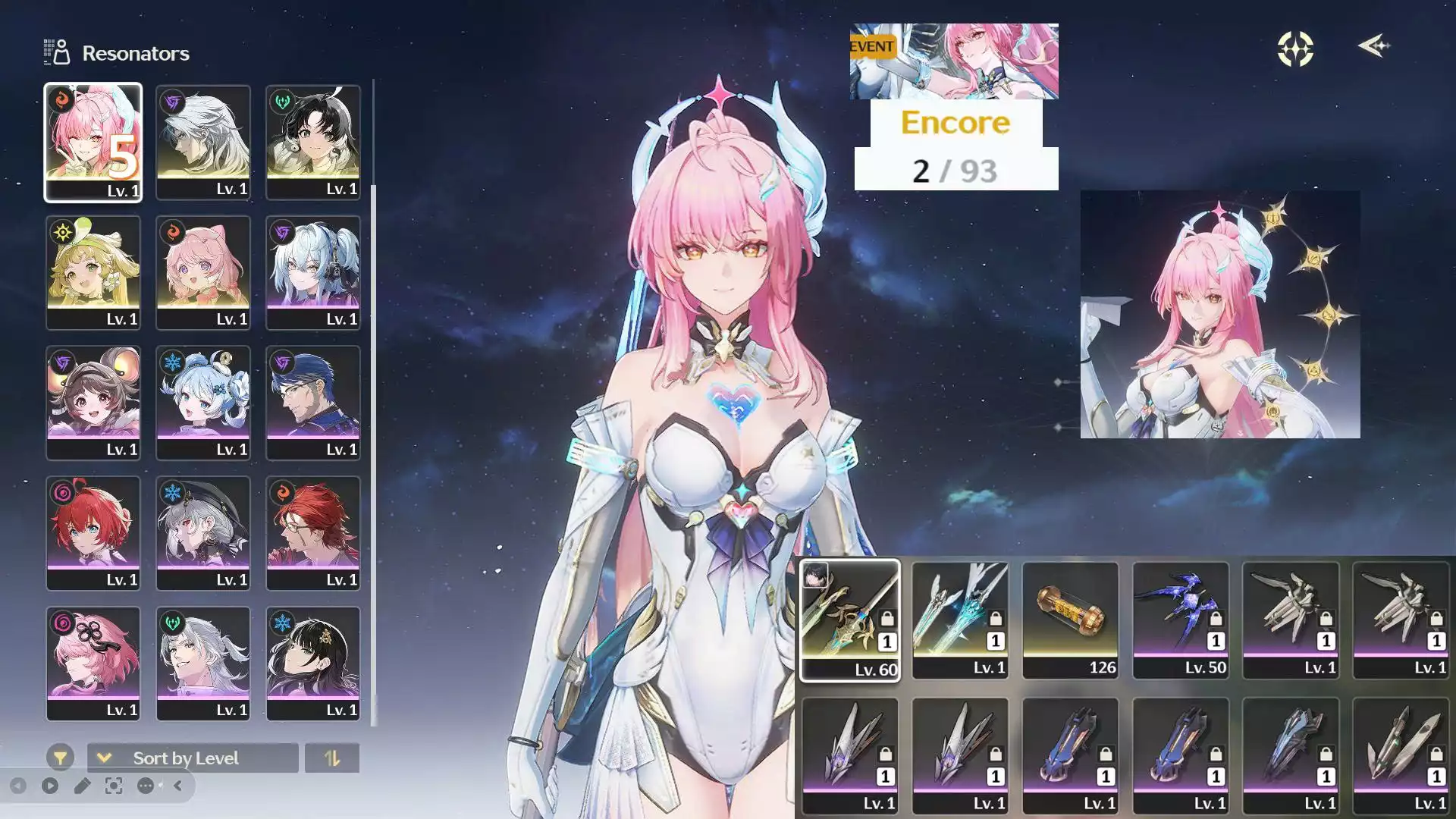Click the play button in overlay toolbar
This screenshot has width=1456, height=819.
[50, 786]
